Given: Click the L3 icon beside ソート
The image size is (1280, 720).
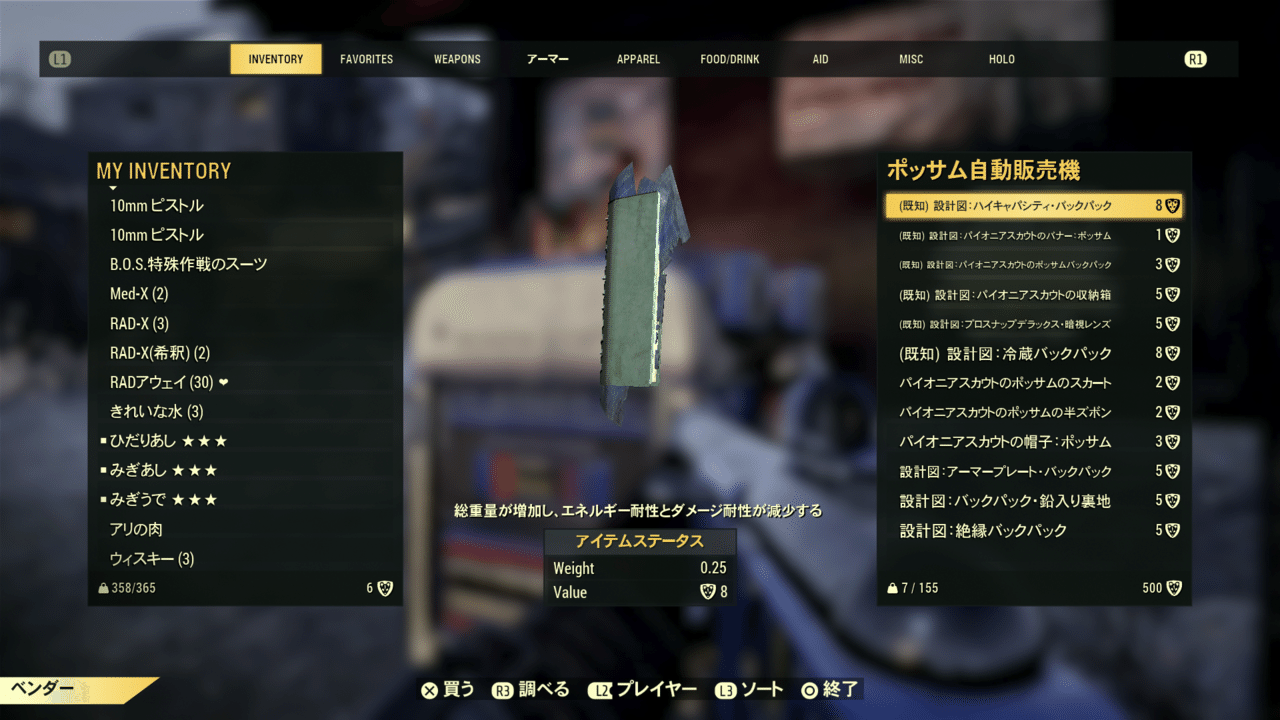Looking at the screenshot, I should [725, 689].
